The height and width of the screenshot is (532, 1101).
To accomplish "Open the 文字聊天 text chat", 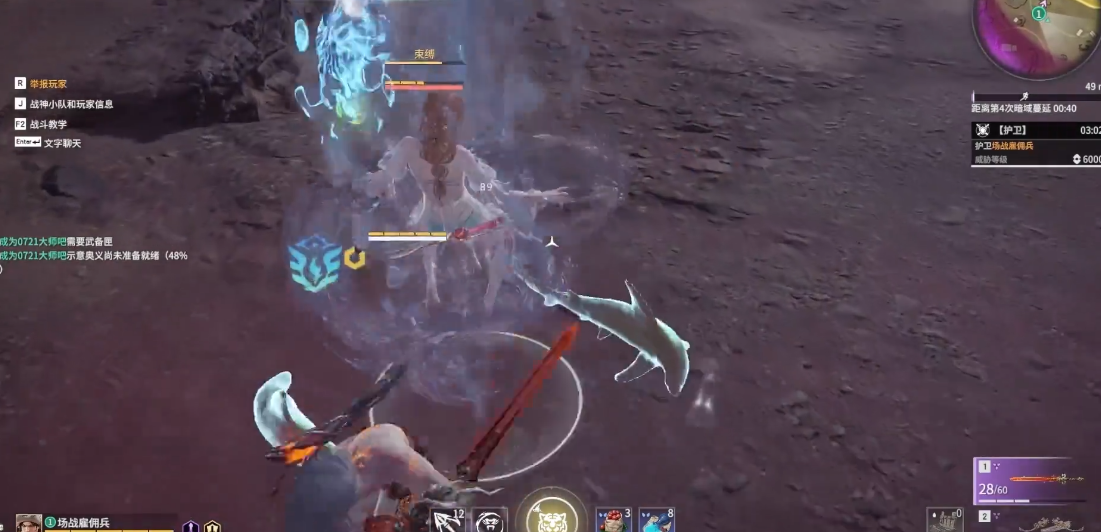I will click(62, 143).
